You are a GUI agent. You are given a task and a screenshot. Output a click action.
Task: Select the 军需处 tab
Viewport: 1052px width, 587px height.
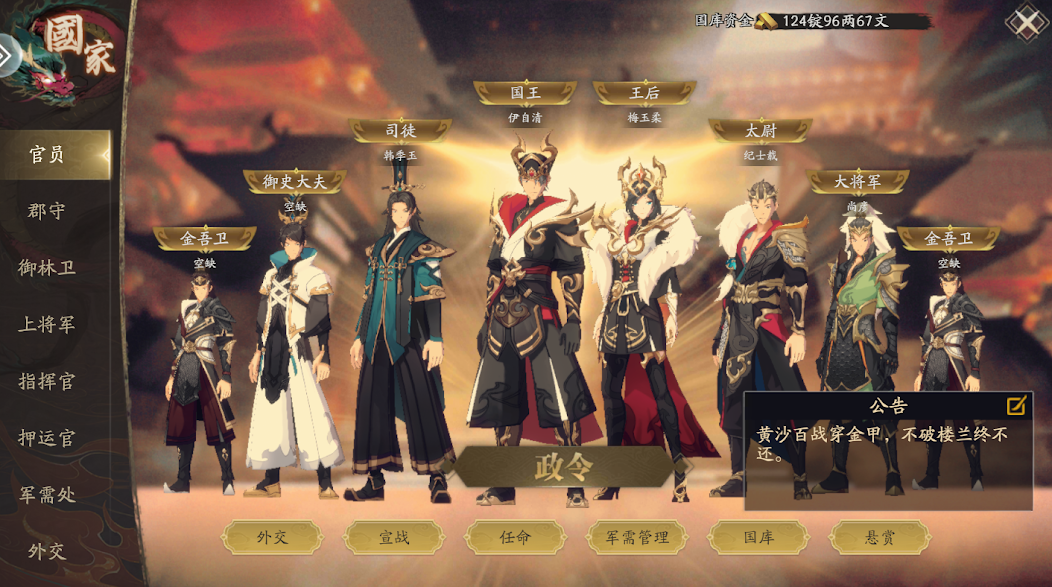point(47,494)
